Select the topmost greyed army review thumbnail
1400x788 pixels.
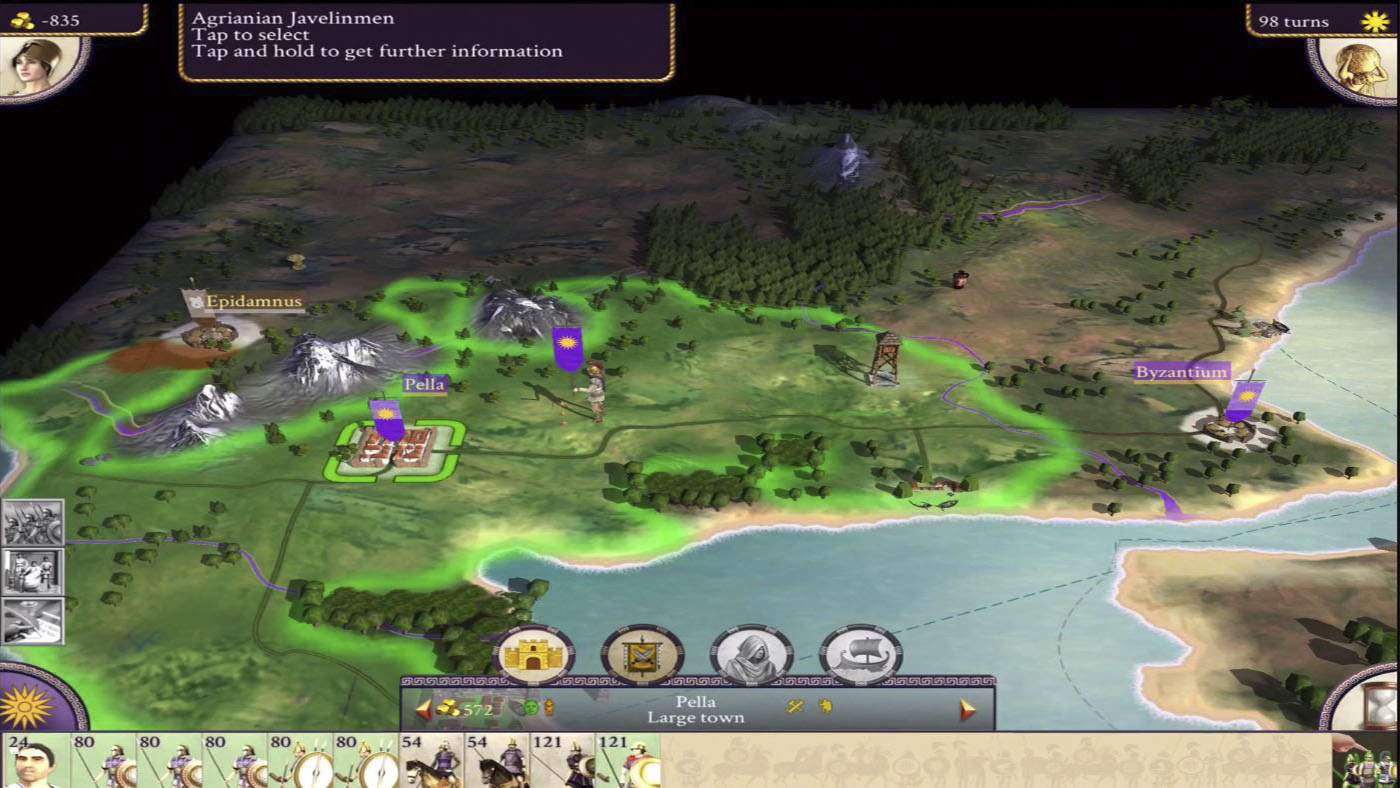click(32, 520)
